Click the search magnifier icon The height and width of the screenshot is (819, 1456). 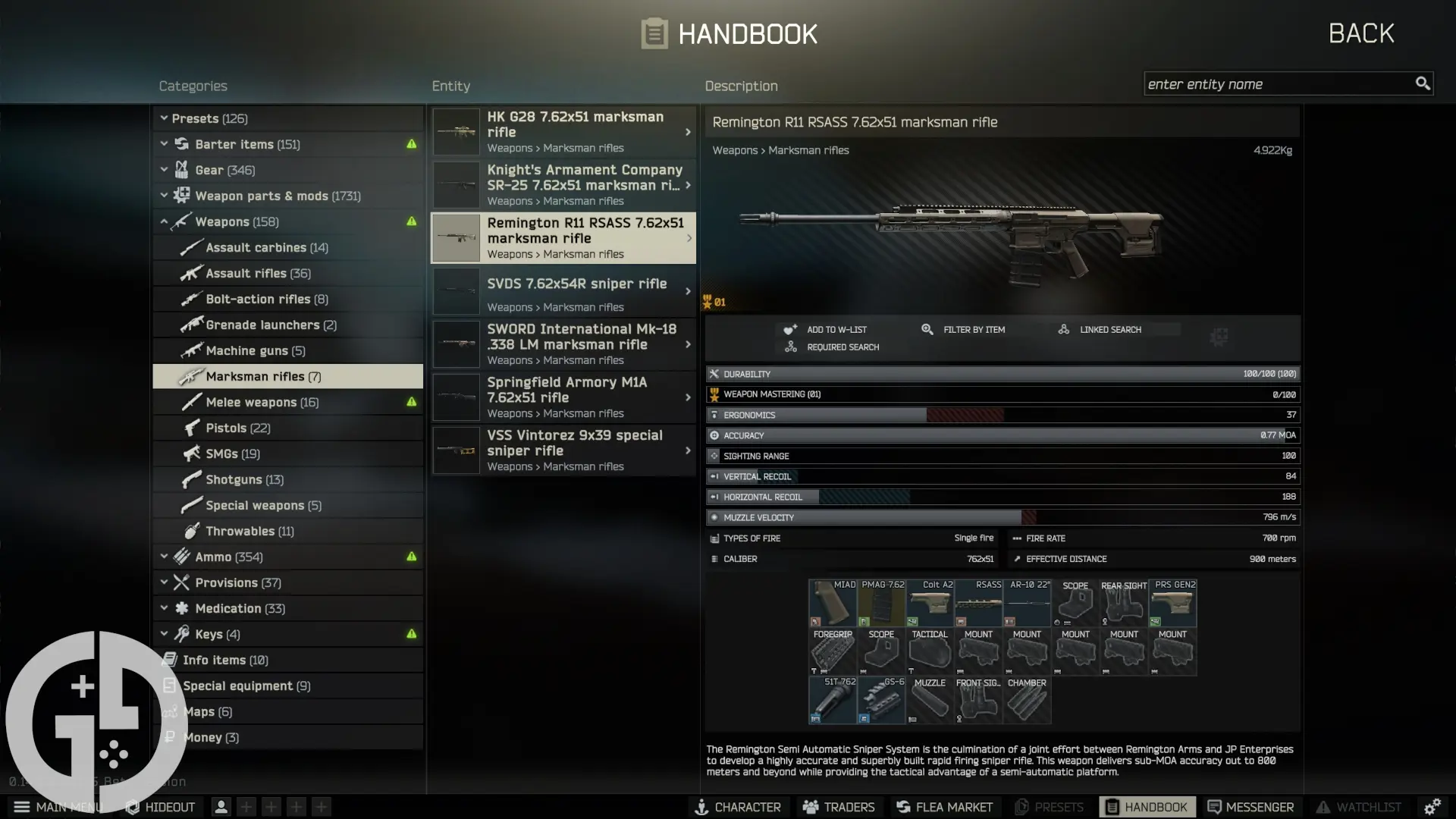[1423, 83]
